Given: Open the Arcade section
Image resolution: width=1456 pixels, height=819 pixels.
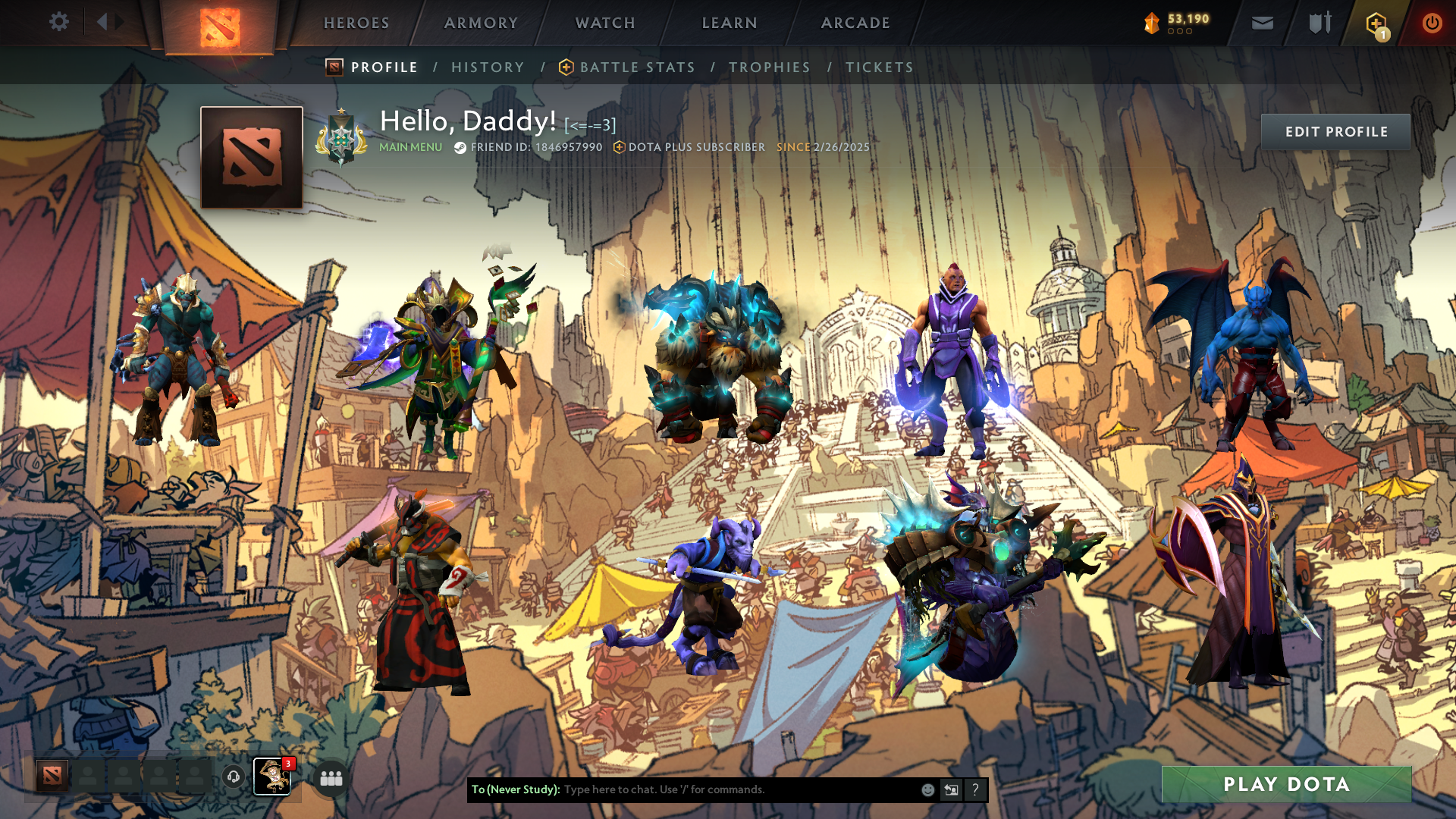Looking at the screenshot, I should pos(855,23).
